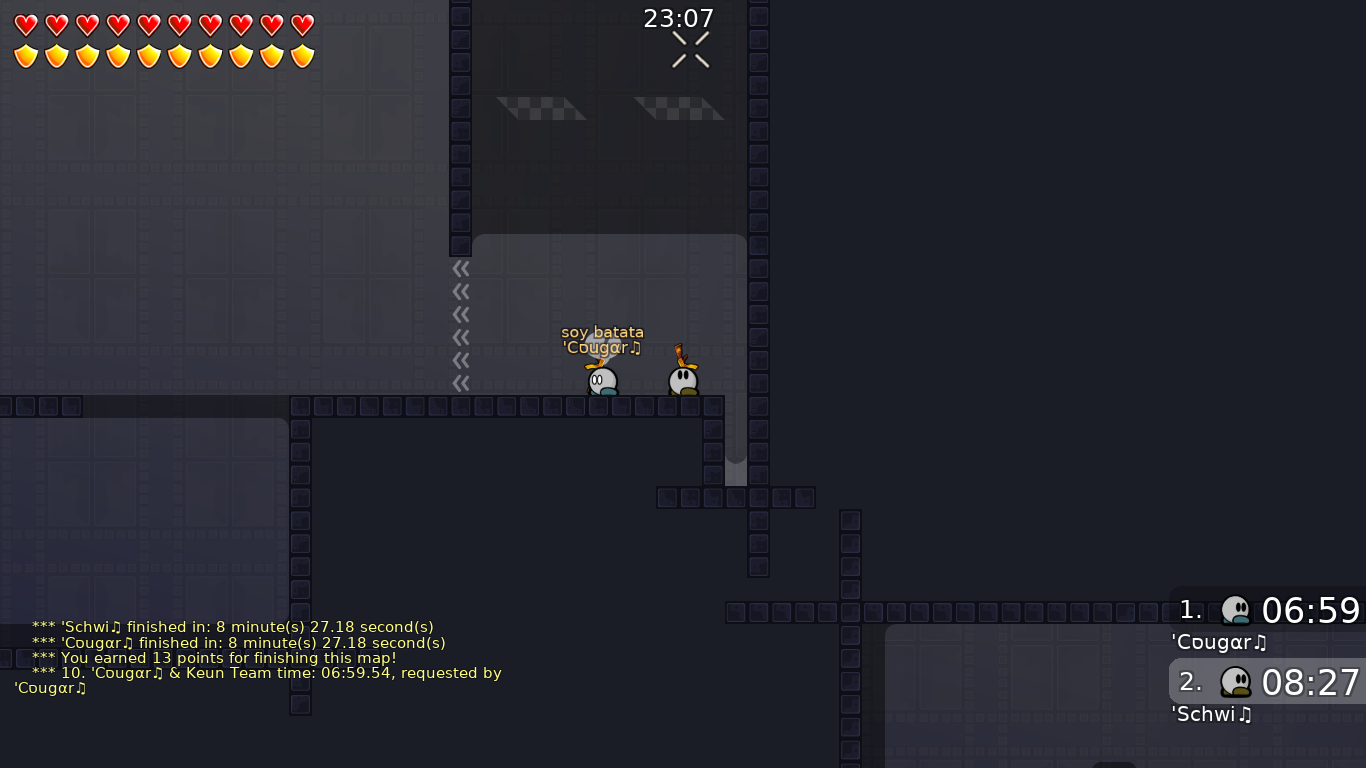Click the 06:59 time next to rank 1

(1310, 610)
